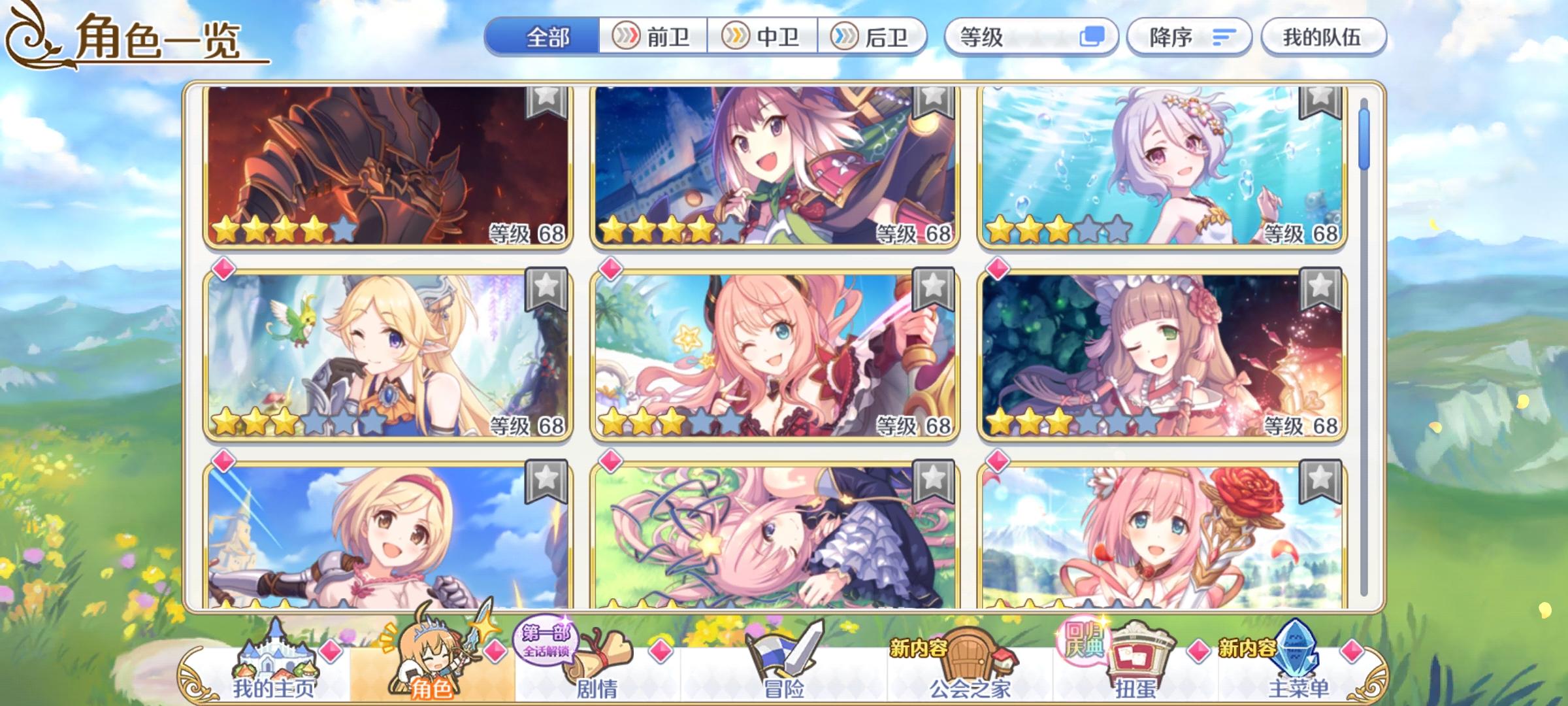Click the 降序 sort order button
Viewport: 1568px width, 706px height.
pyautogui.click(x=1189, y=37)
